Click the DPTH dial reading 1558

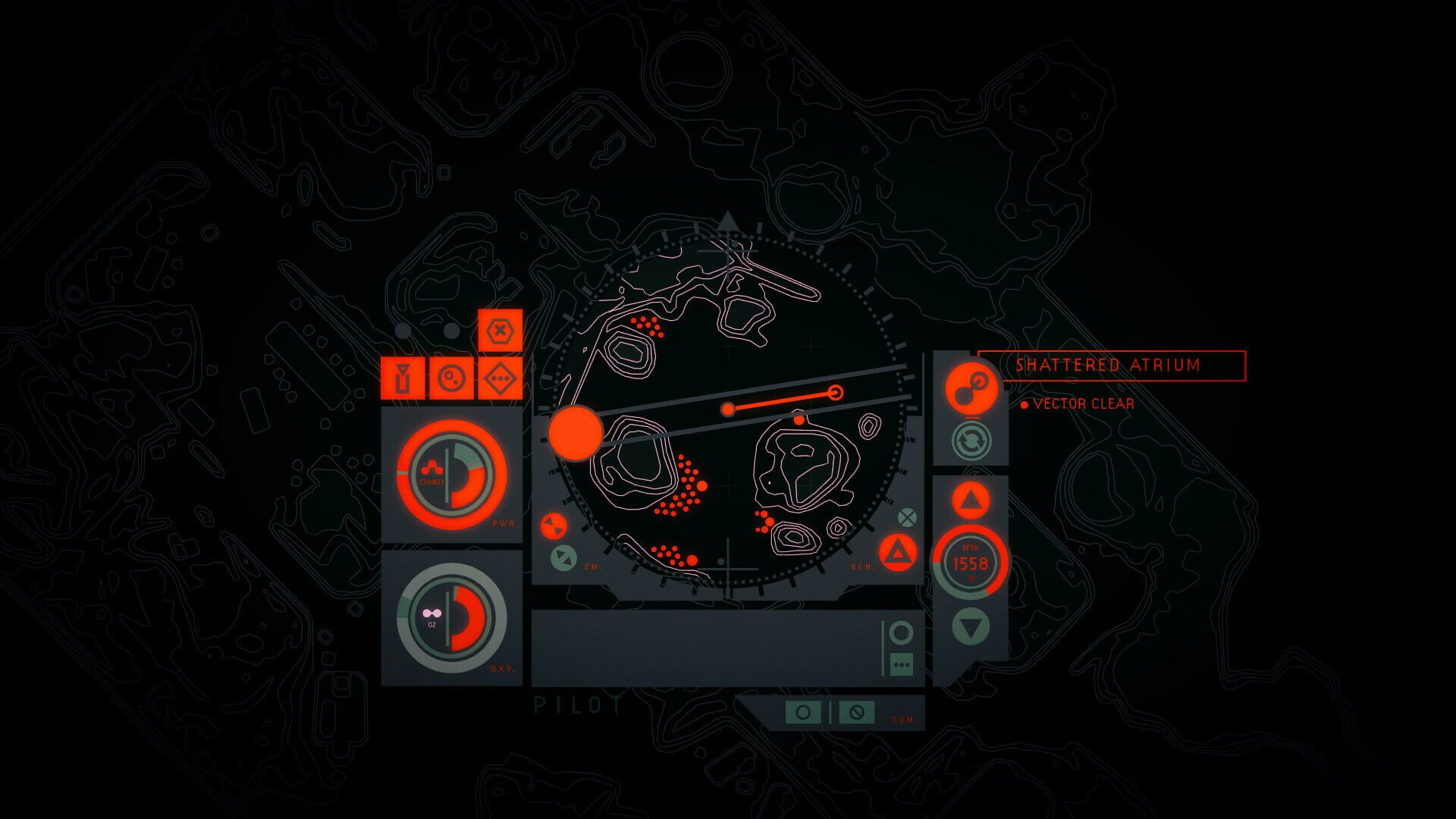point(971,561)
